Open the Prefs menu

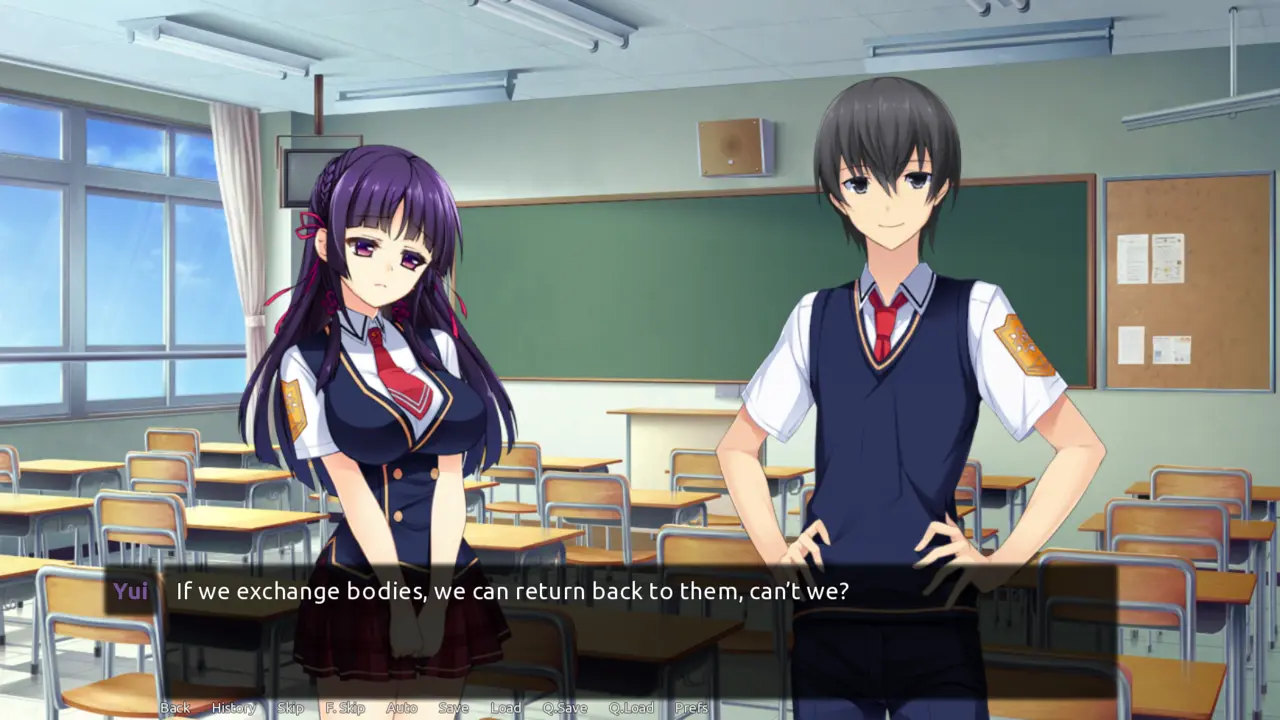(691, 708)
